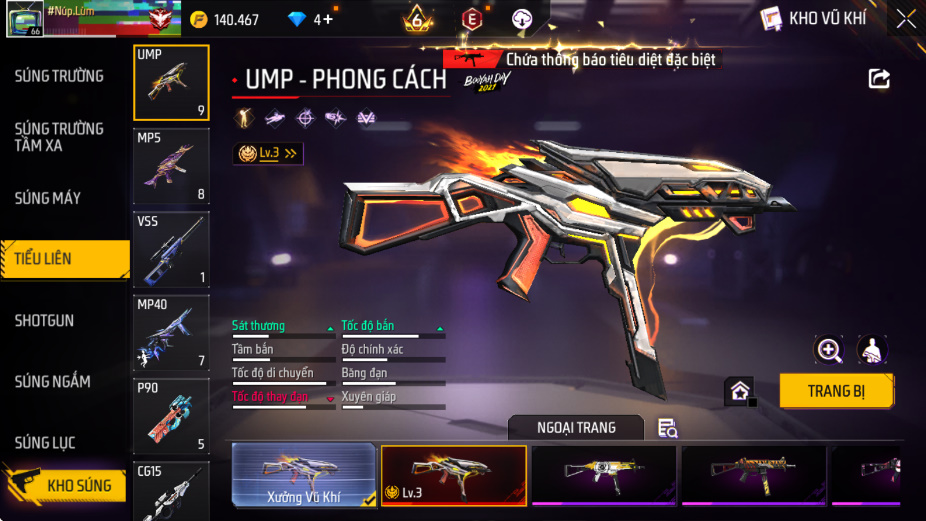Open the Kho Súng button

[x=66, y=485]
